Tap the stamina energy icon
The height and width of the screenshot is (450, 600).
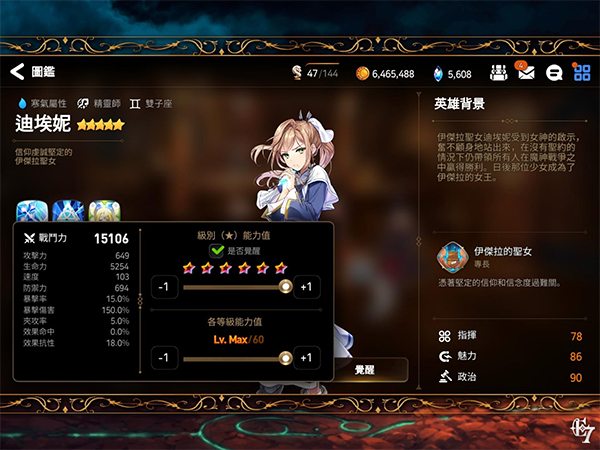[296, 72]
